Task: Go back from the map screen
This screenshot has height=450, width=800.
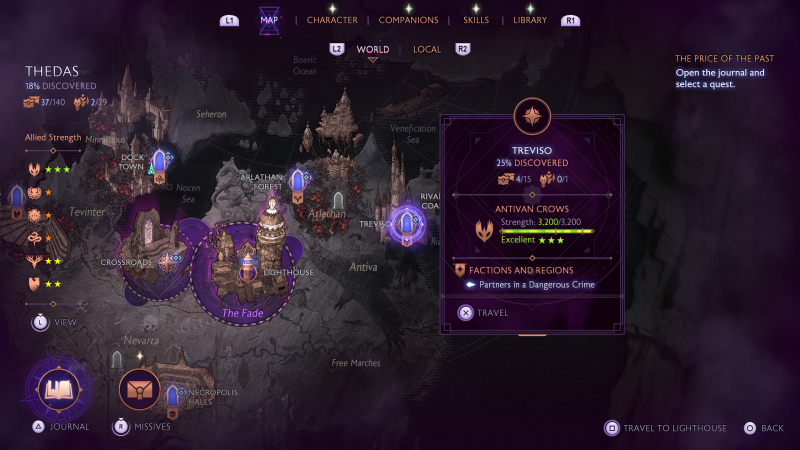Action: tap(765, 428)
